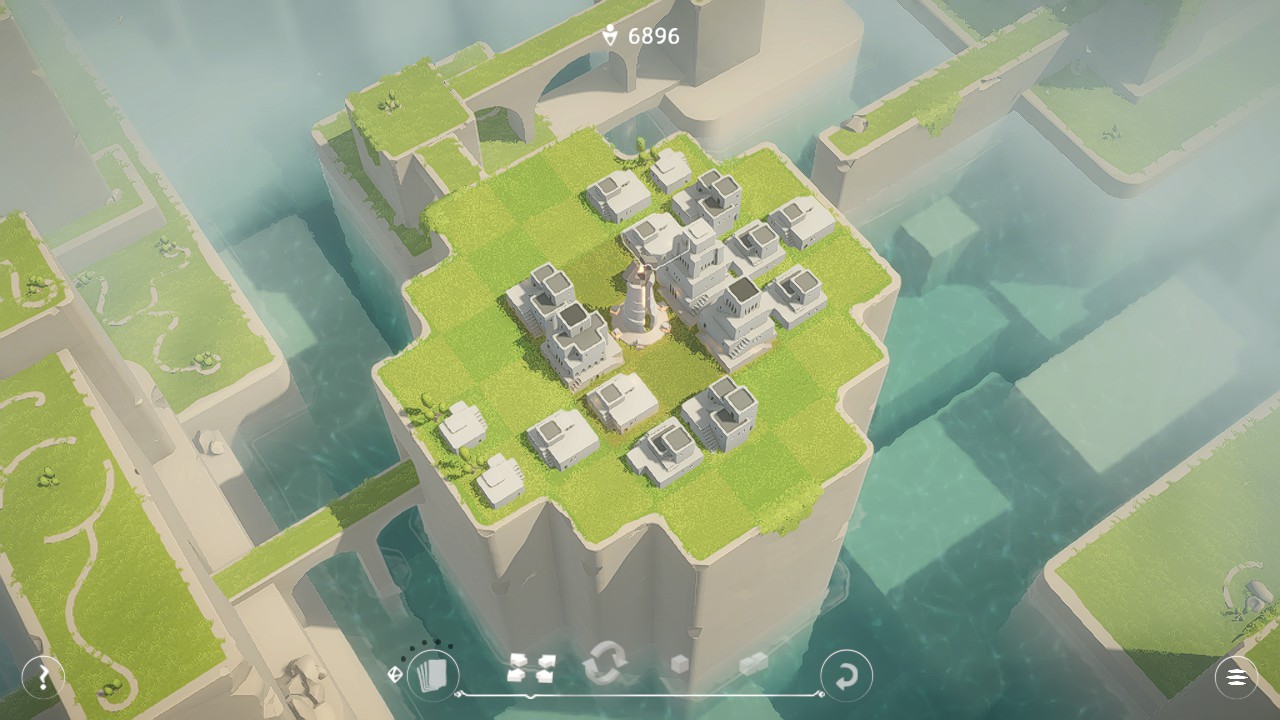Image resolution: width=1280 pixels, height=720 pixels.
Task: Pick the double cube building card
Action: [x=752, y=664]
